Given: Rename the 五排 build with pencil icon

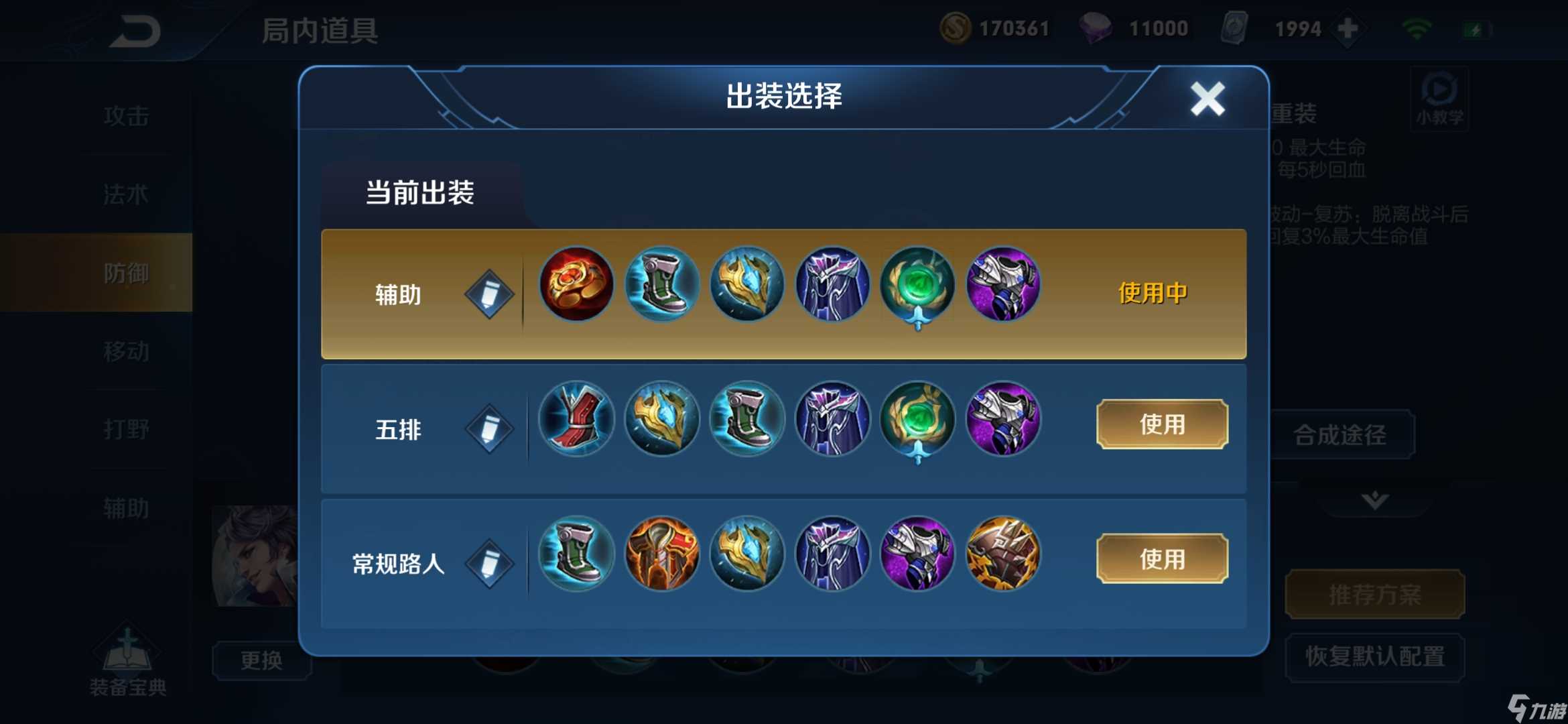Looking at the screenshot, I should coord(489,428).
